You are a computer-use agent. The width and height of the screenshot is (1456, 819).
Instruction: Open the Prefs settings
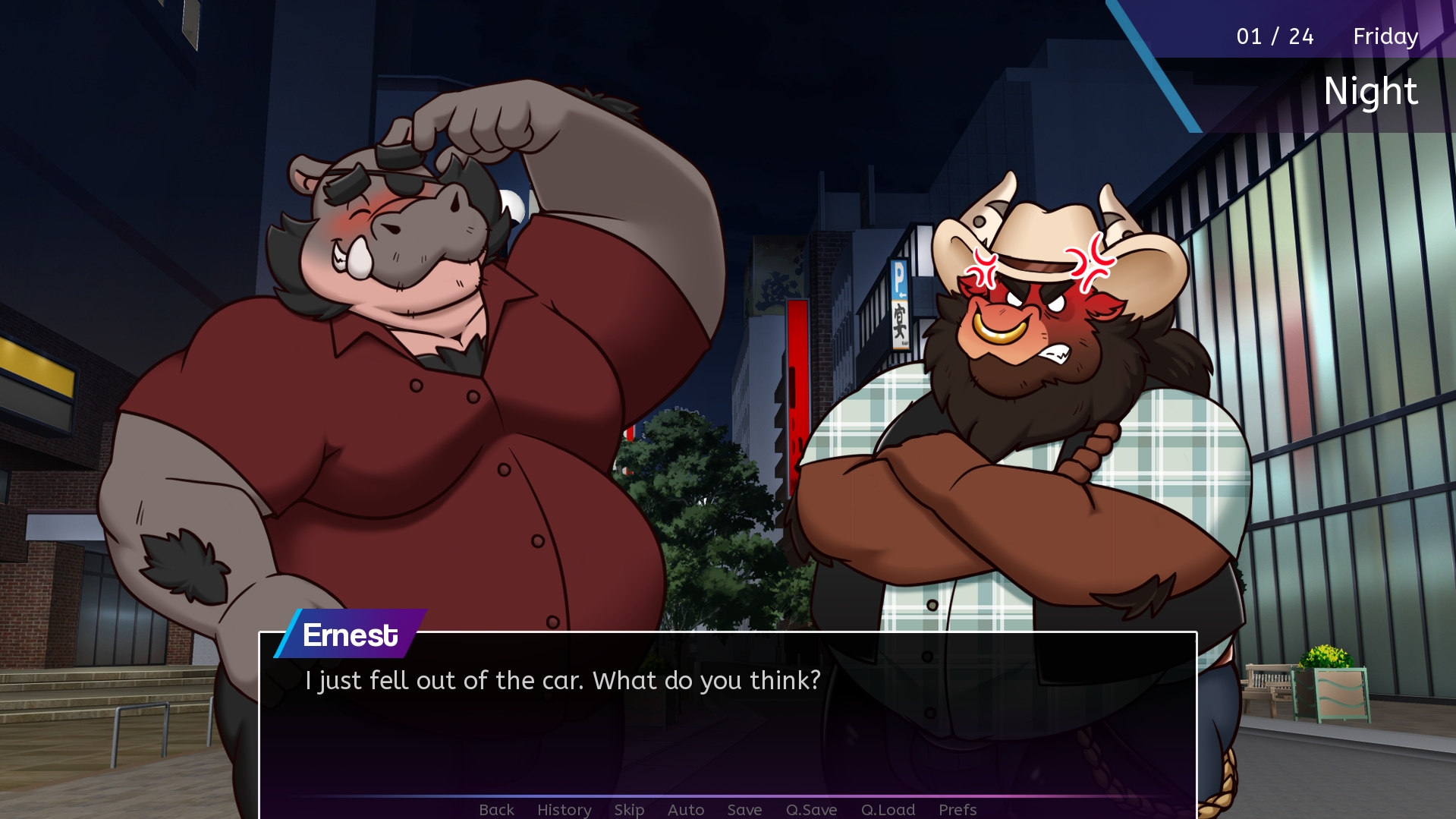coord(958,810)
